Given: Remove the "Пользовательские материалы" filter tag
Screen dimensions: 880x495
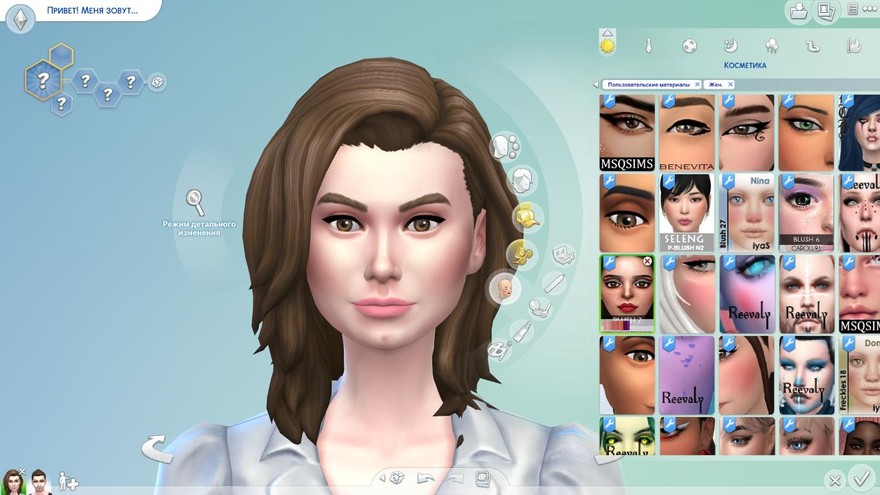Looking at the screenshot, I should 697,85.
